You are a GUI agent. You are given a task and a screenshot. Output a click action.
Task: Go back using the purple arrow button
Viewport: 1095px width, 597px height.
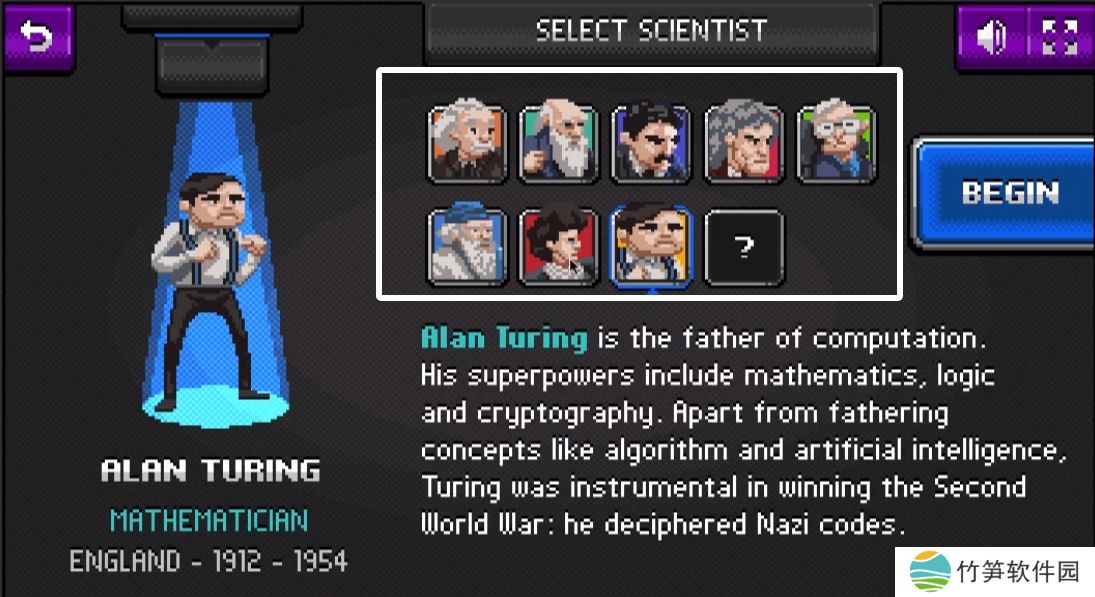click(x=38, y=38)
